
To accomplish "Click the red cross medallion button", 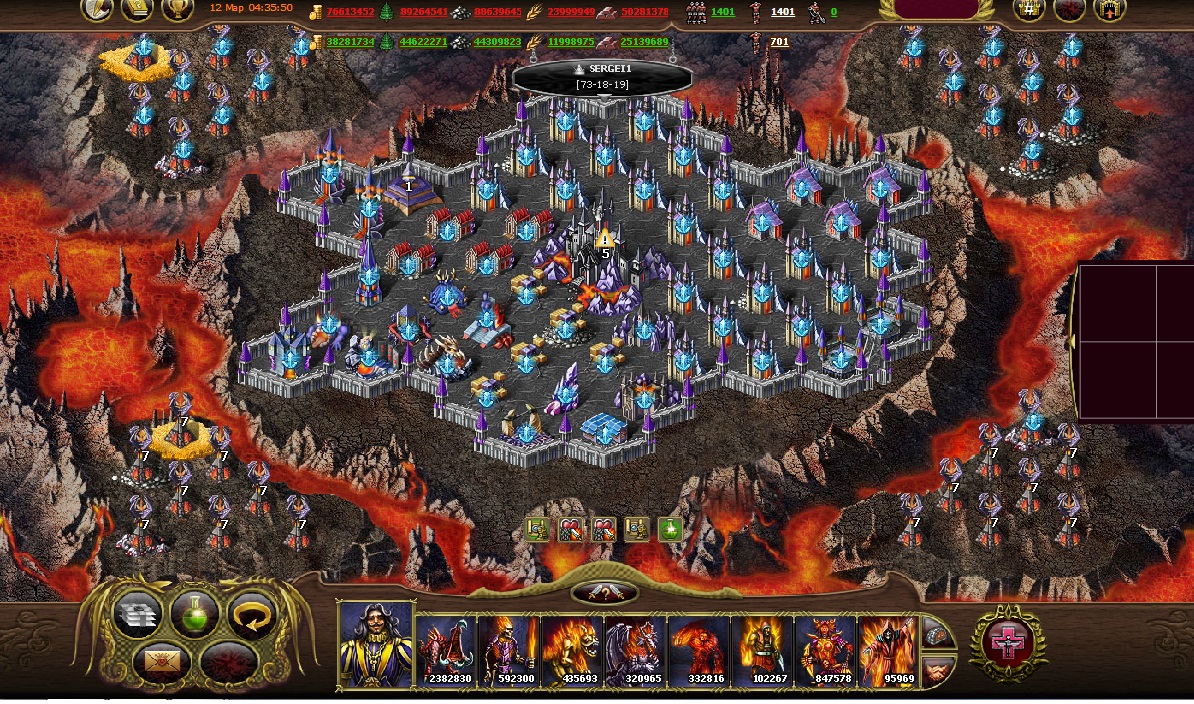I will (1010, 643).
